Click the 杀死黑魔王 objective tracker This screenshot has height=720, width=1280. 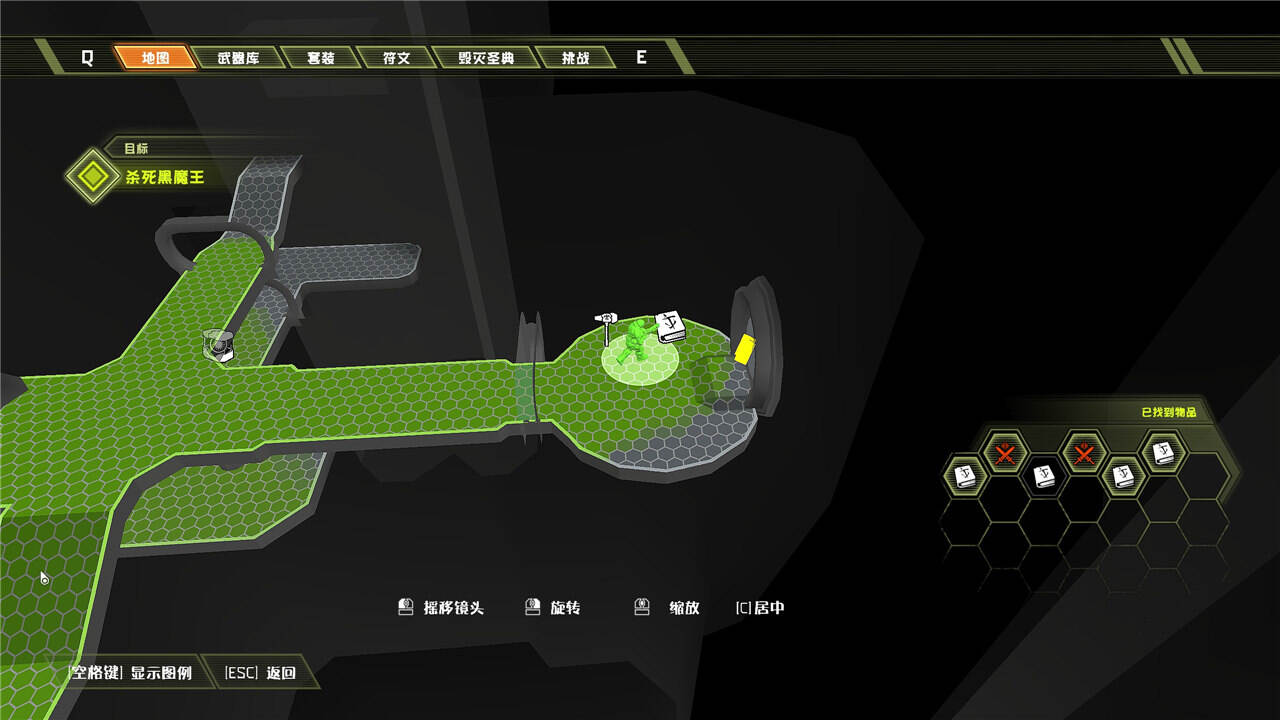pyautogui.click(x=164, y=177)
